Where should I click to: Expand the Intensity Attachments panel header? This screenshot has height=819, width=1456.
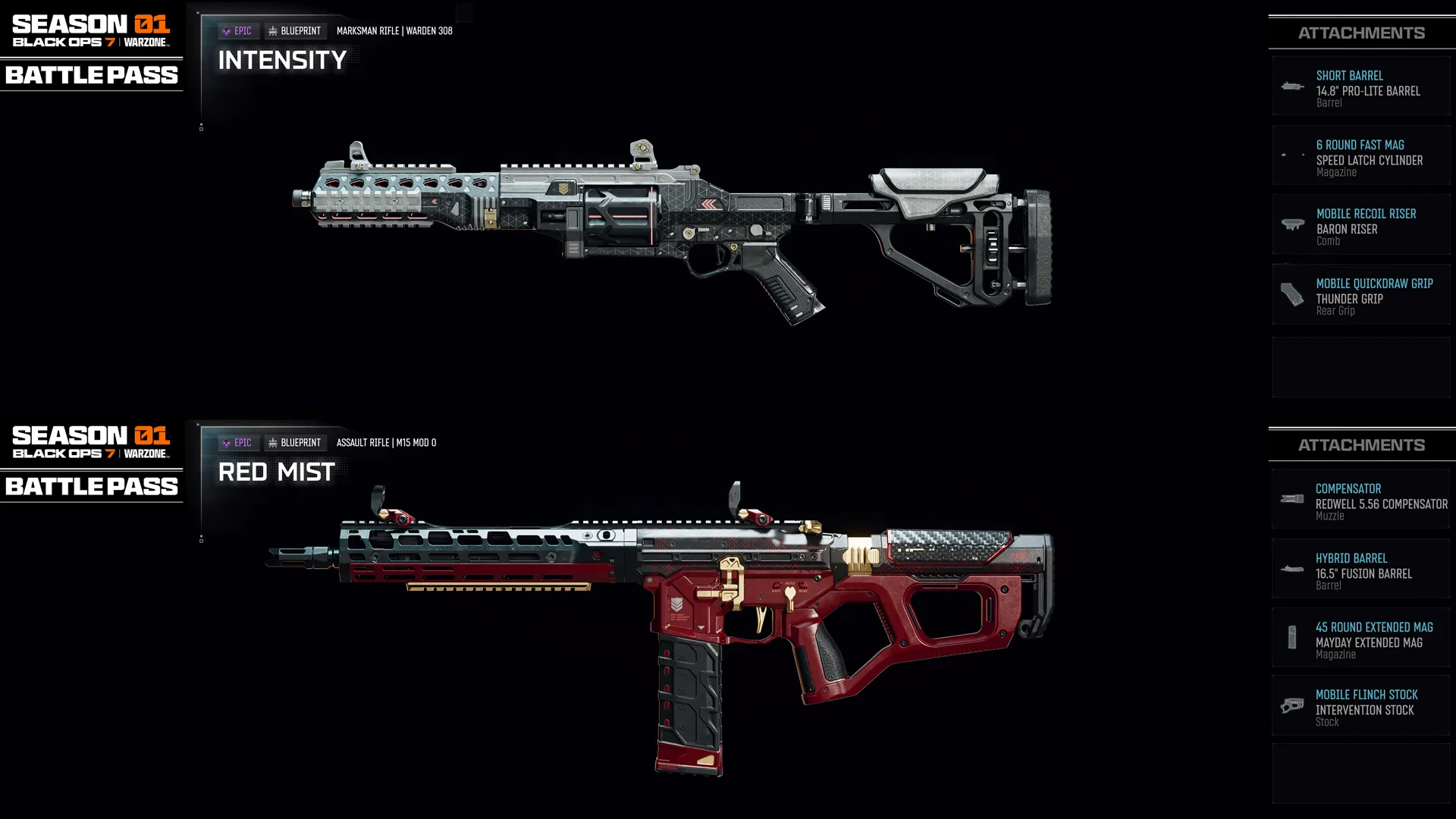(x=1361, y=33)
